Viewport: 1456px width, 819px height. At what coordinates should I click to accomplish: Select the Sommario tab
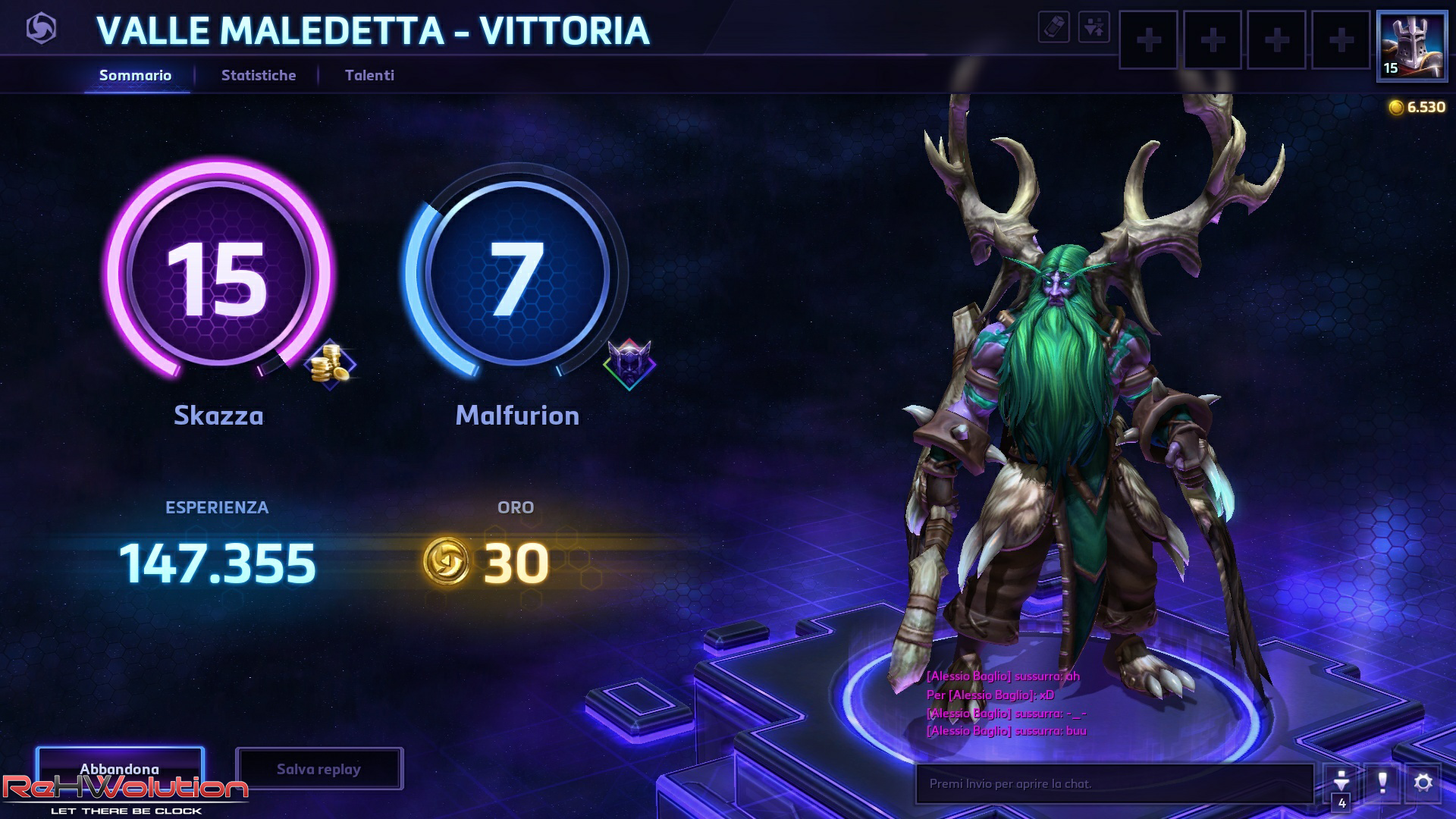[x=135, y=75]
